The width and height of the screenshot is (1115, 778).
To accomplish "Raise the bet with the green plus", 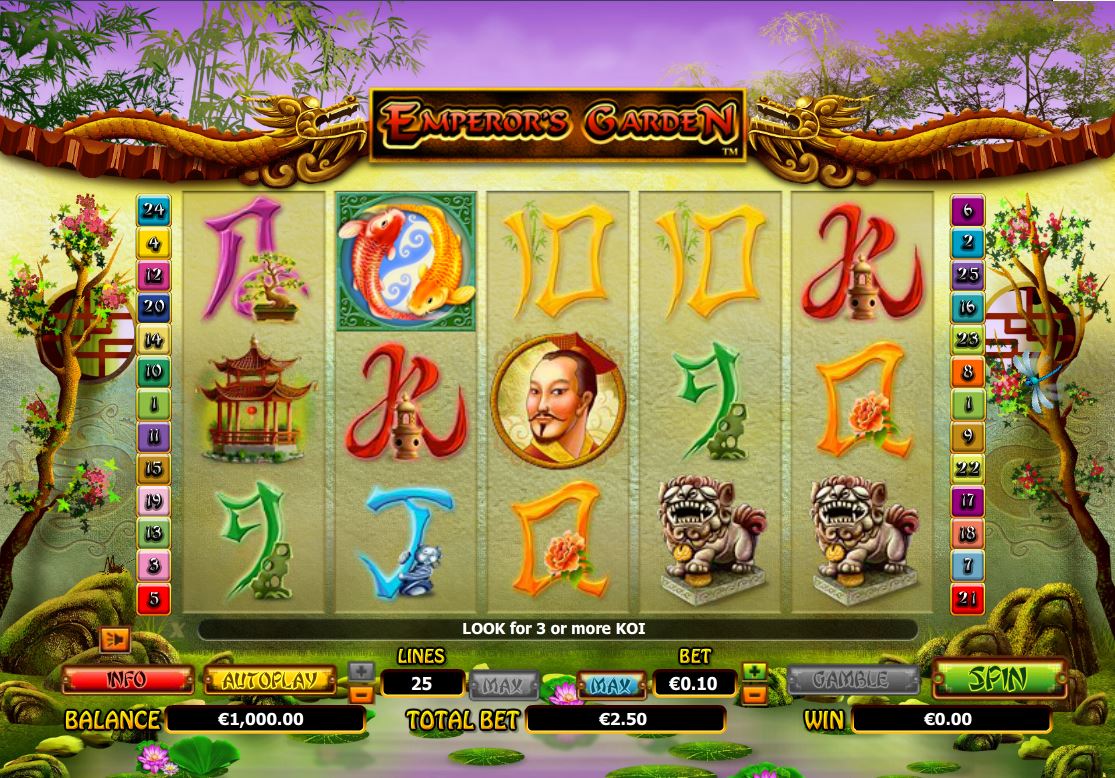I will tap(755, 671).
